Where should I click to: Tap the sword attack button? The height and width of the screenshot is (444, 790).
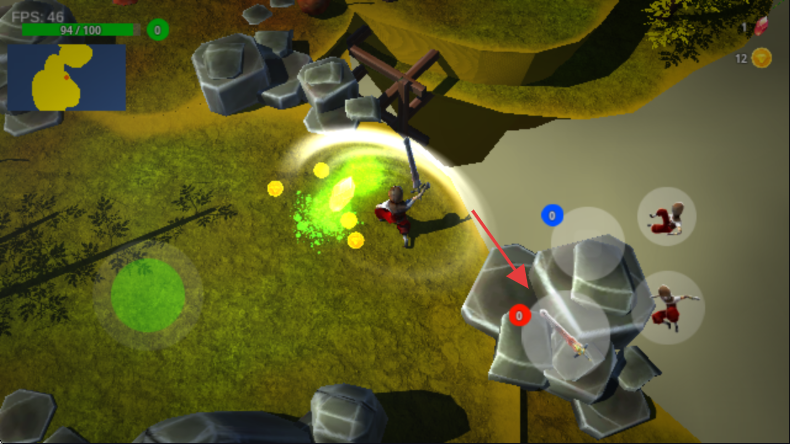coord(566,335)
